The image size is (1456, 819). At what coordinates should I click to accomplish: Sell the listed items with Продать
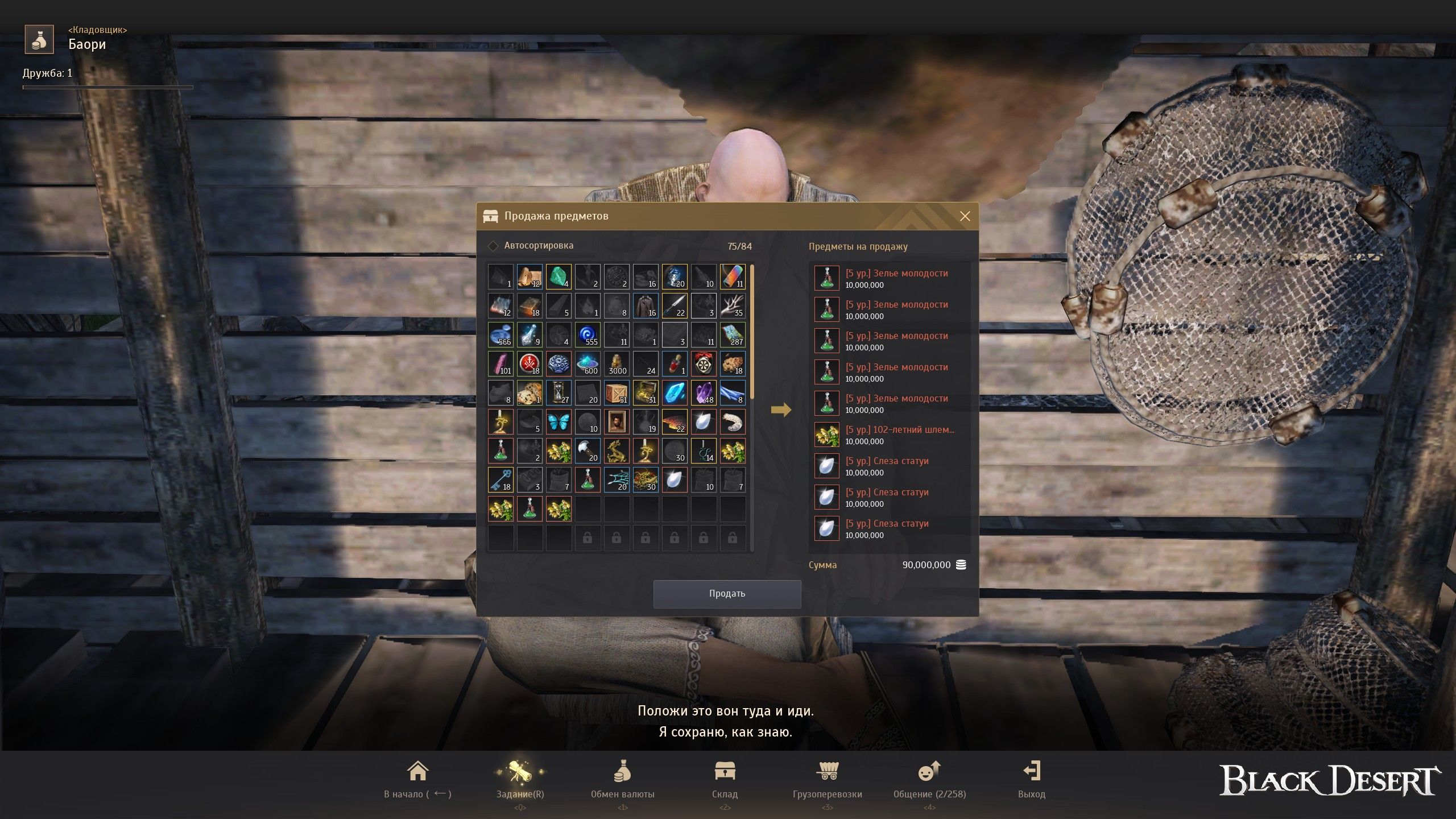pyautogui.click(x=727, y=594)
